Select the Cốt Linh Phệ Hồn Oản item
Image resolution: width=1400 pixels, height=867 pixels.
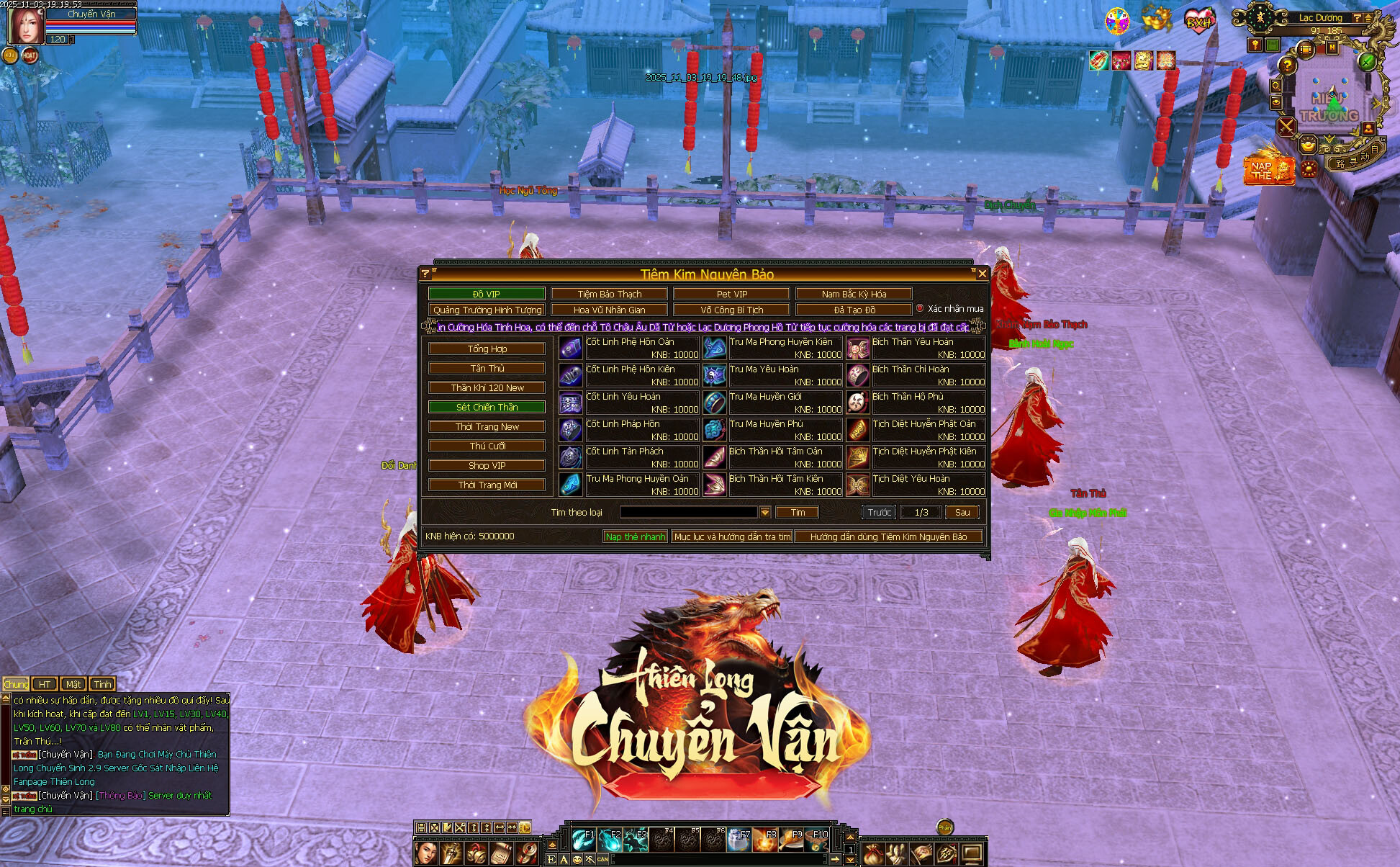(629, 348)
